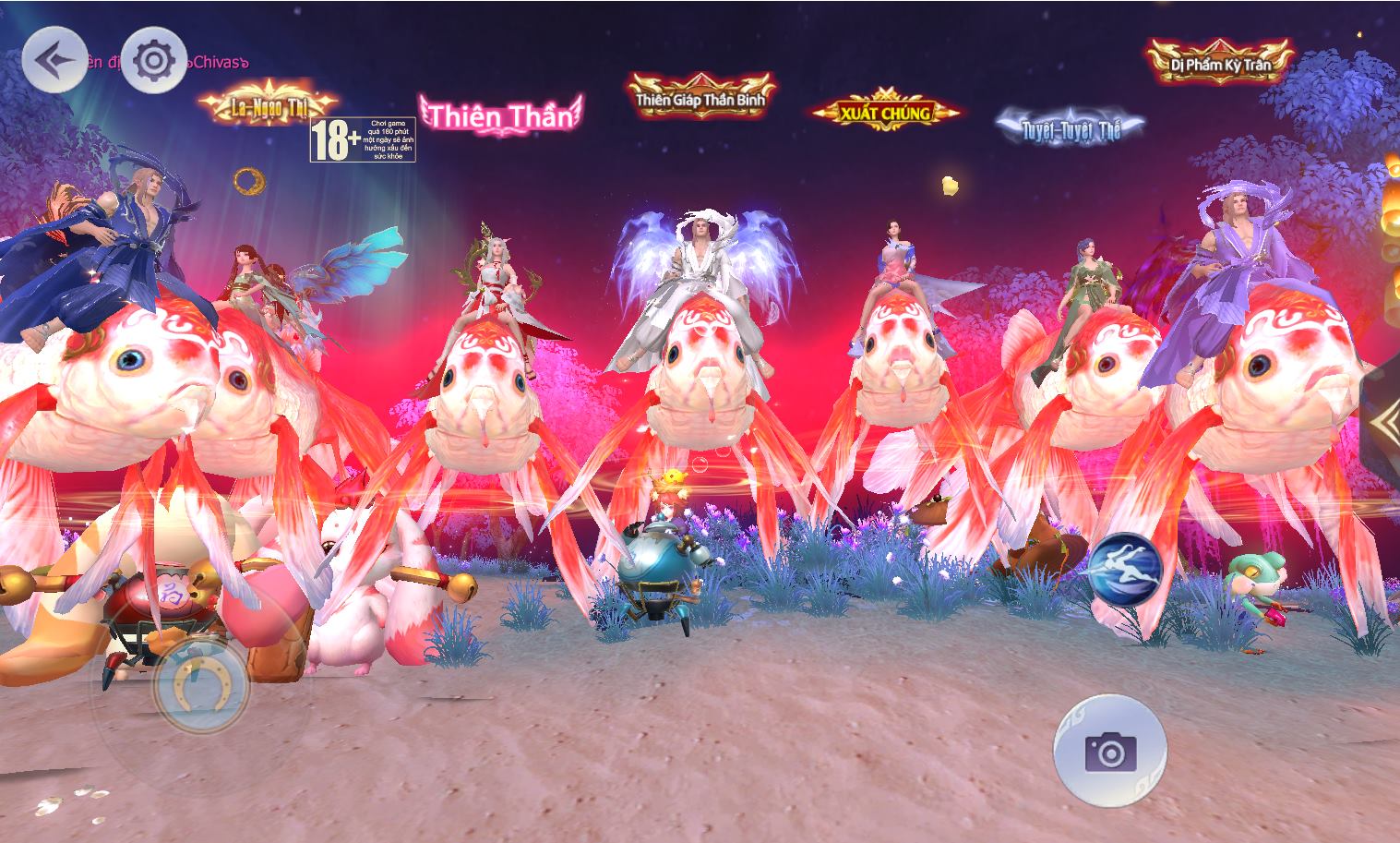Image resolution: width=1400 pixels, height=843 pixels.
Task: Tap the player name 'Chivas'
Action: tap(212, 65)
